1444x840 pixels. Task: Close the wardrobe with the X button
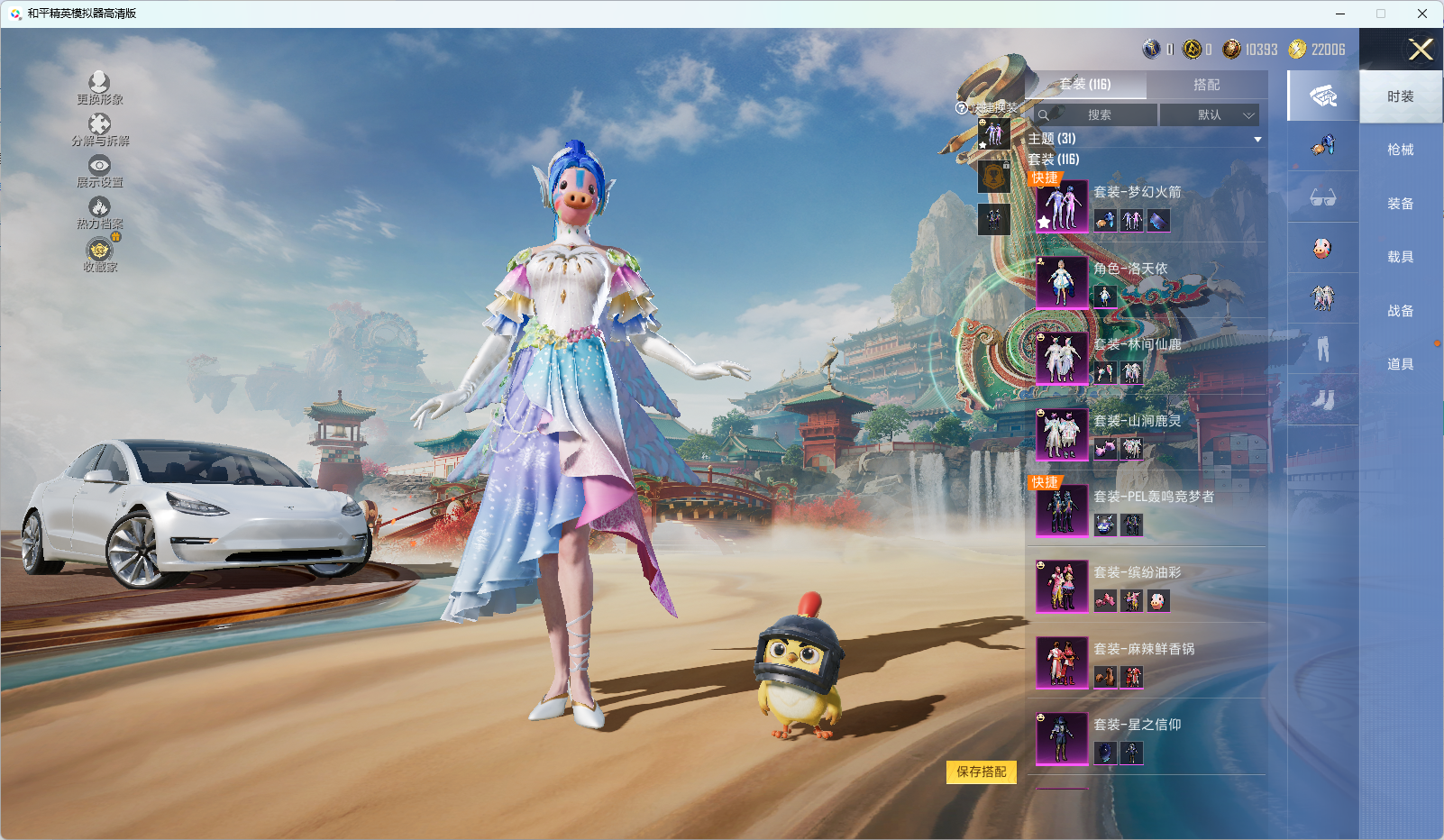1421,50
